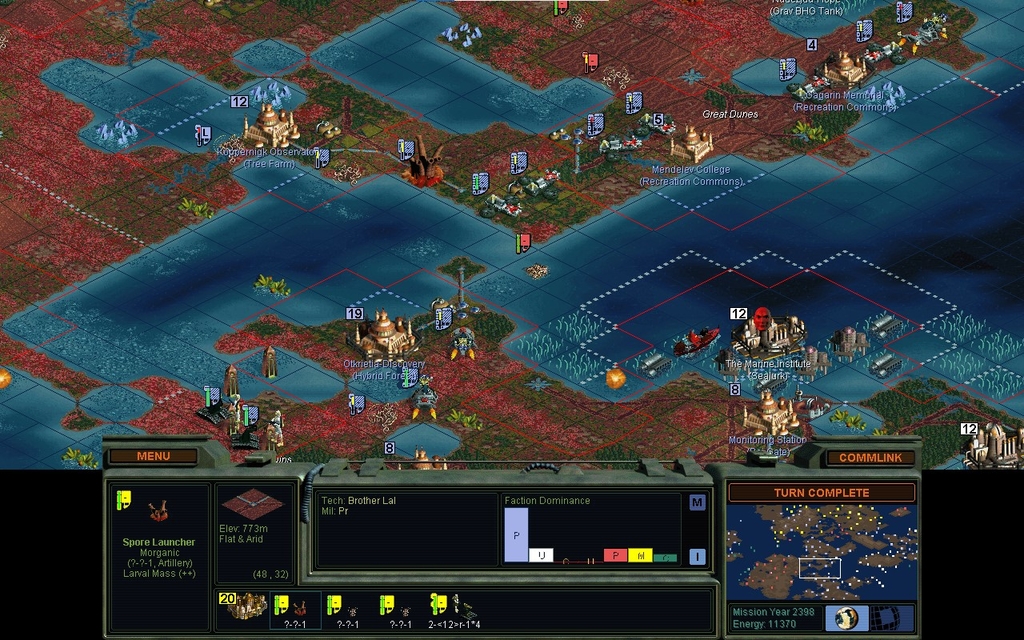Click on the world minimap
The image size is (1024, 640).
tap(821, 551)
